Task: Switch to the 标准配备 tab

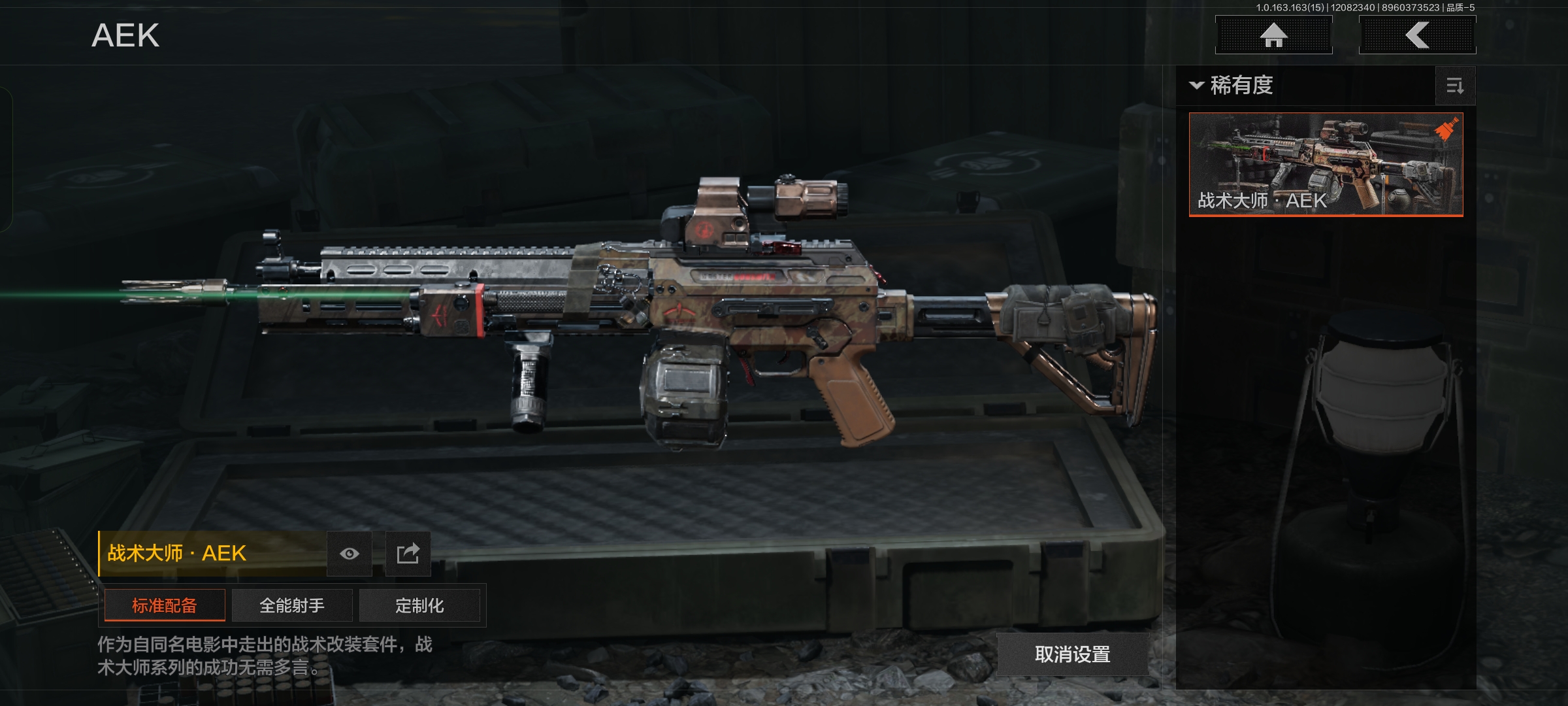Action: coord(165,605)
